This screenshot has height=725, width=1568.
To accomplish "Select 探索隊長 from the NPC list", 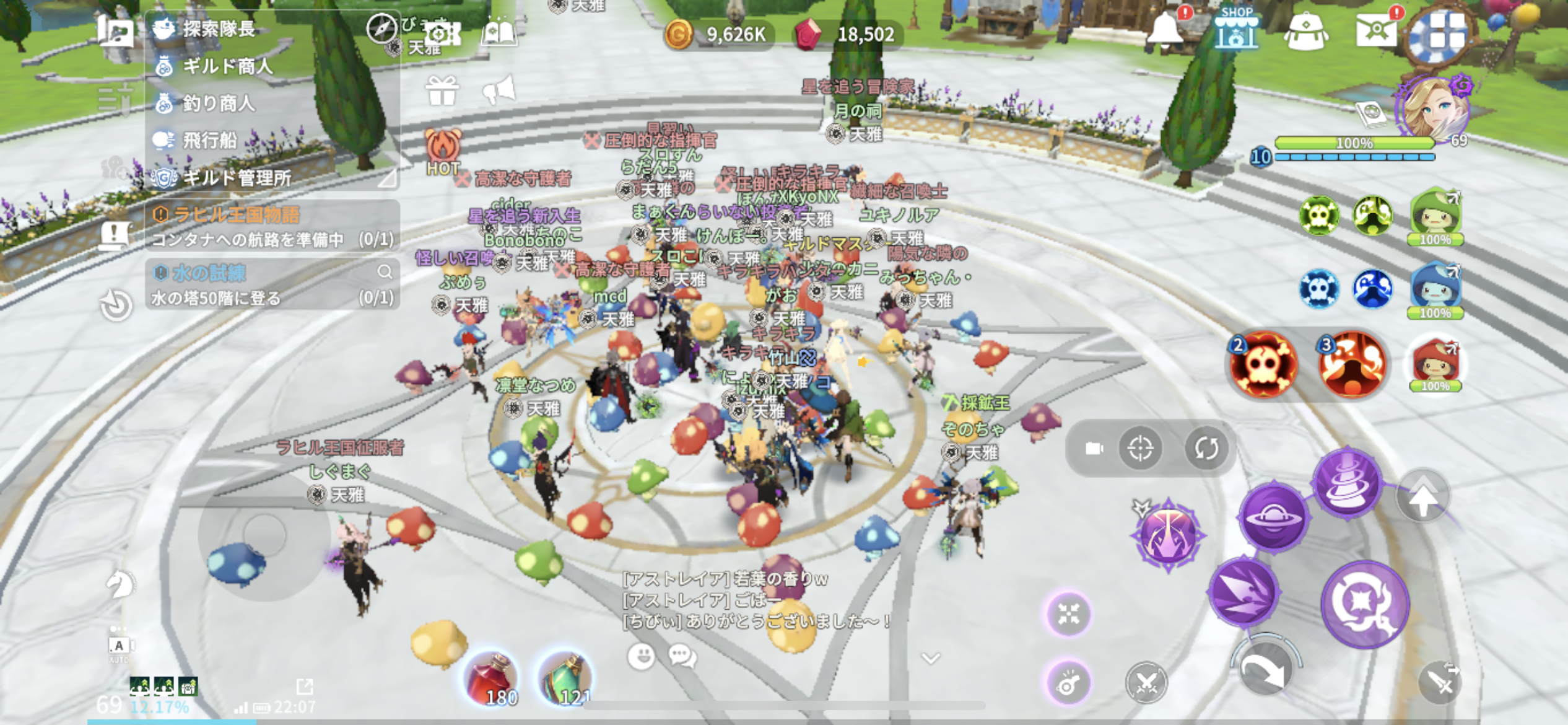I will click(218, 29).
